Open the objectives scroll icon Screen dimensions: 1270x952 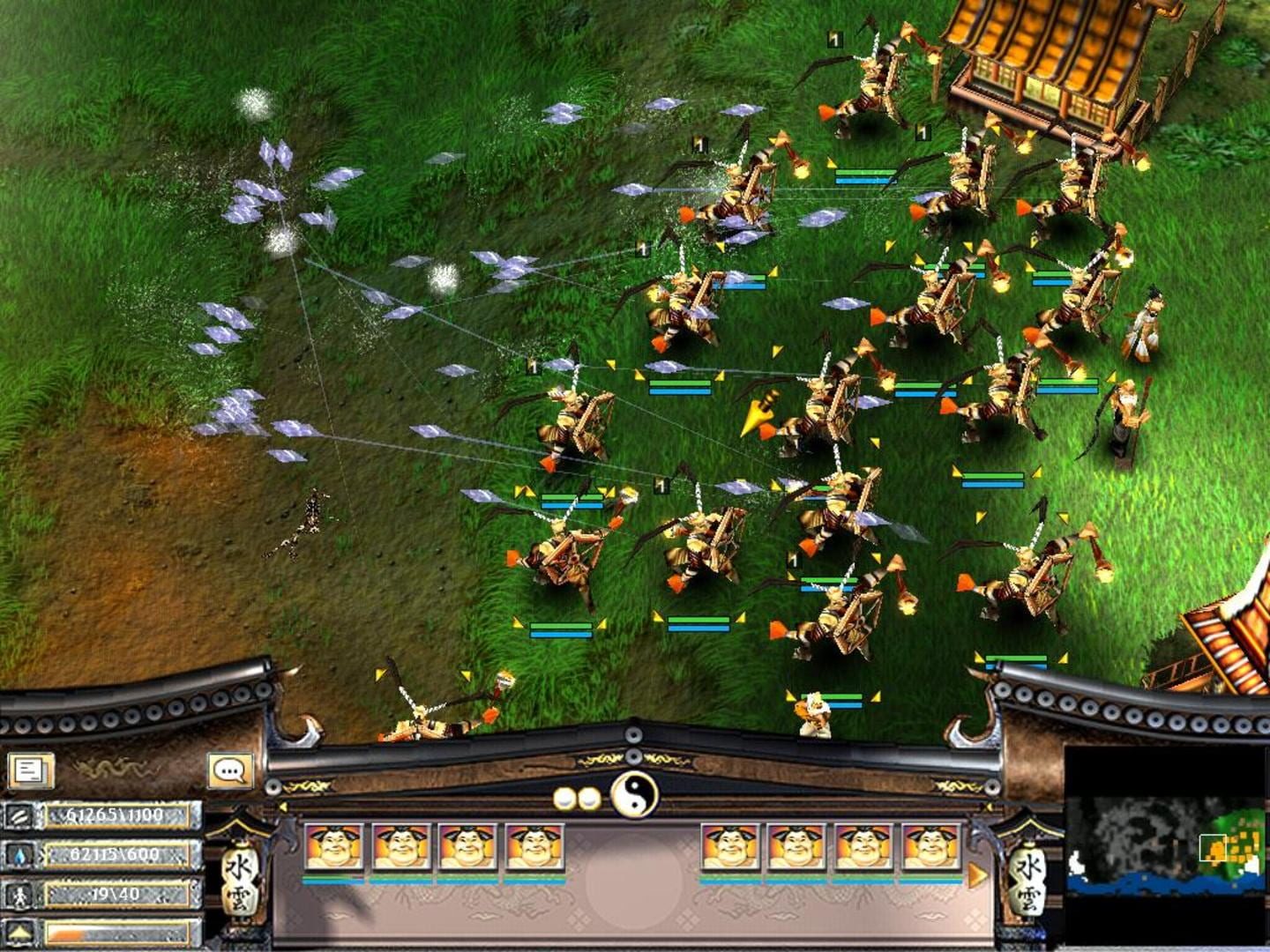(28, 769)
